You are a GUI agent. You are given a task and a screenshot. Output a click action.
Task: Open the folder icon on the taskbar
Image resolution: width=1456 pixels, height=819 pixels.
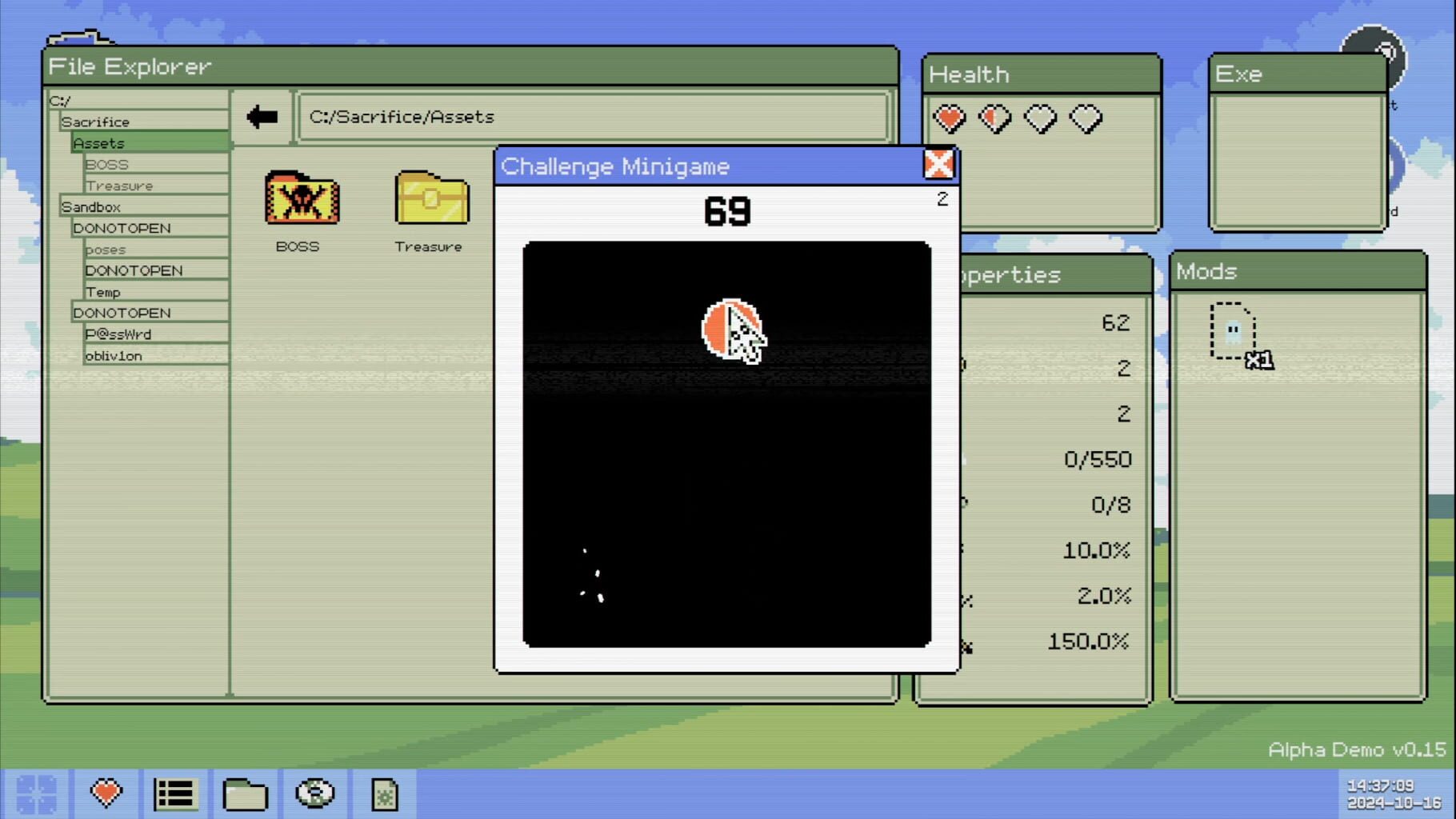click(x=245, y=793)
